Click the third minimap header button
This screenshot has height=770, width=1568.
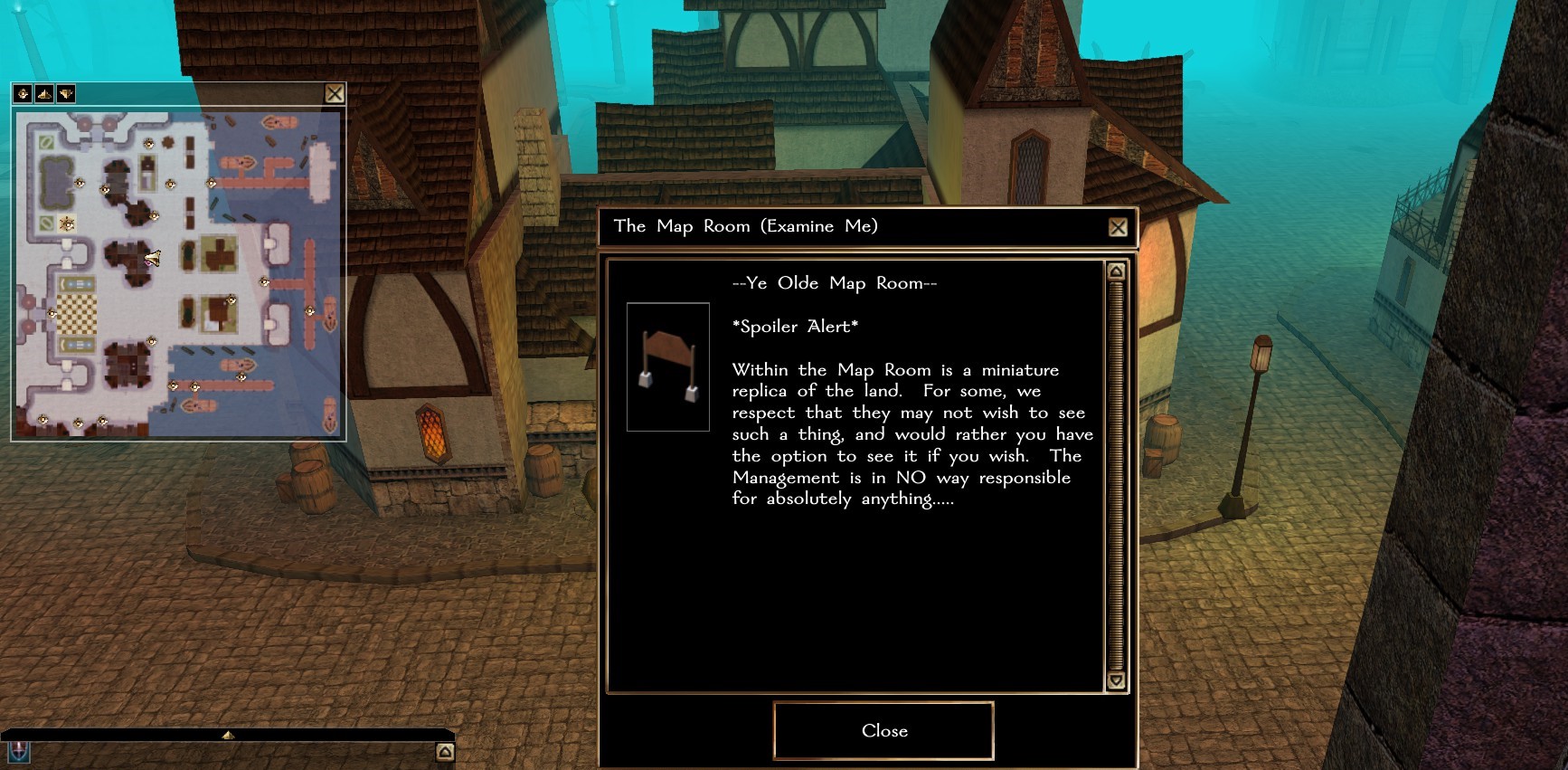coord(66,93)
